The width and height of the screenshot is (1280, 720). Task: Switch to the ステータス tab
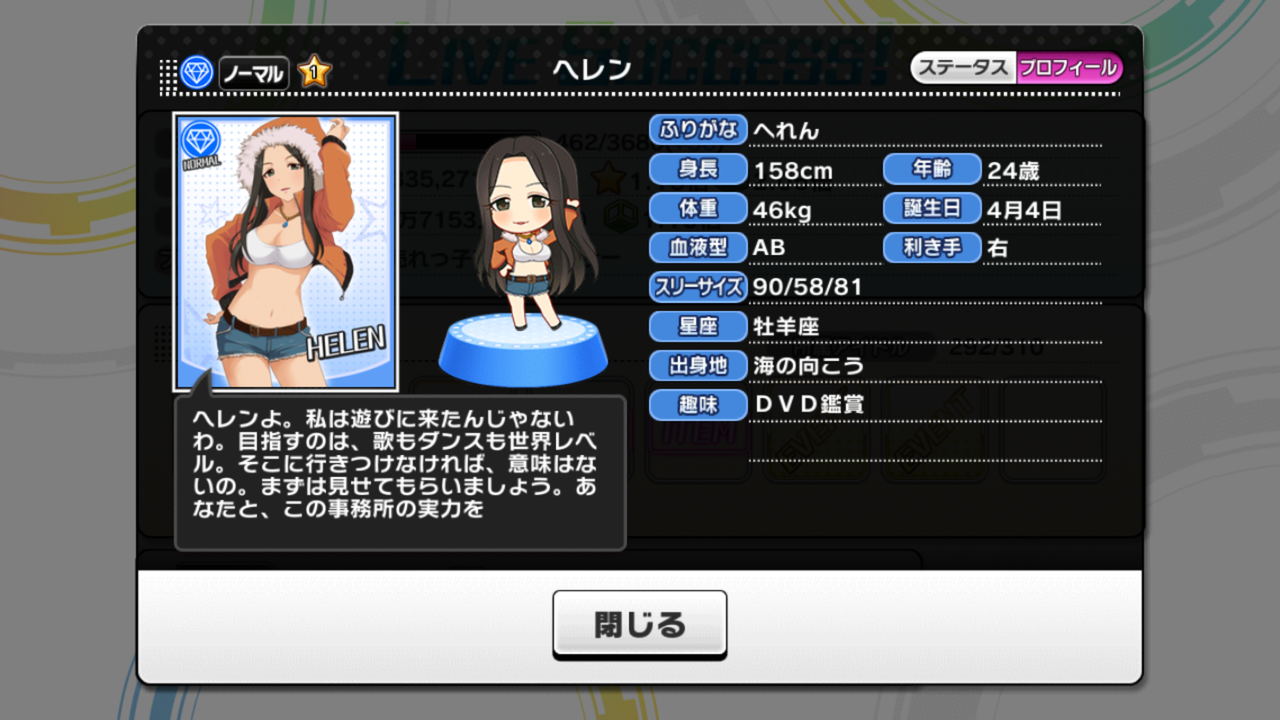pyautogui.click(x=964, y=67)
